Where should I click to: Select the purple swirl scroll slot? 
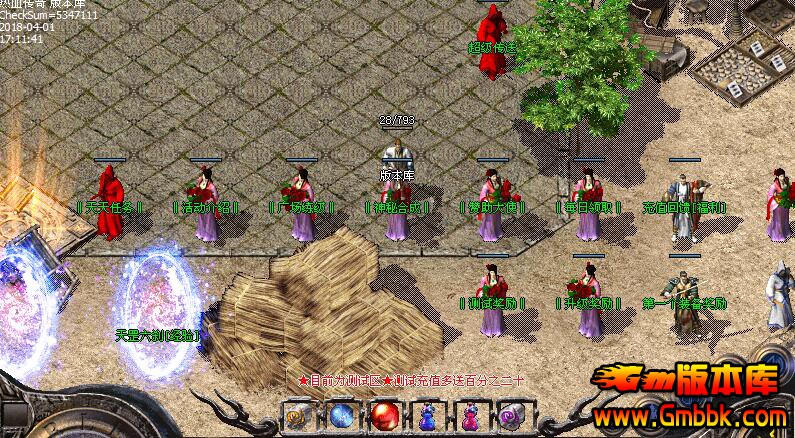coord(511,414)
